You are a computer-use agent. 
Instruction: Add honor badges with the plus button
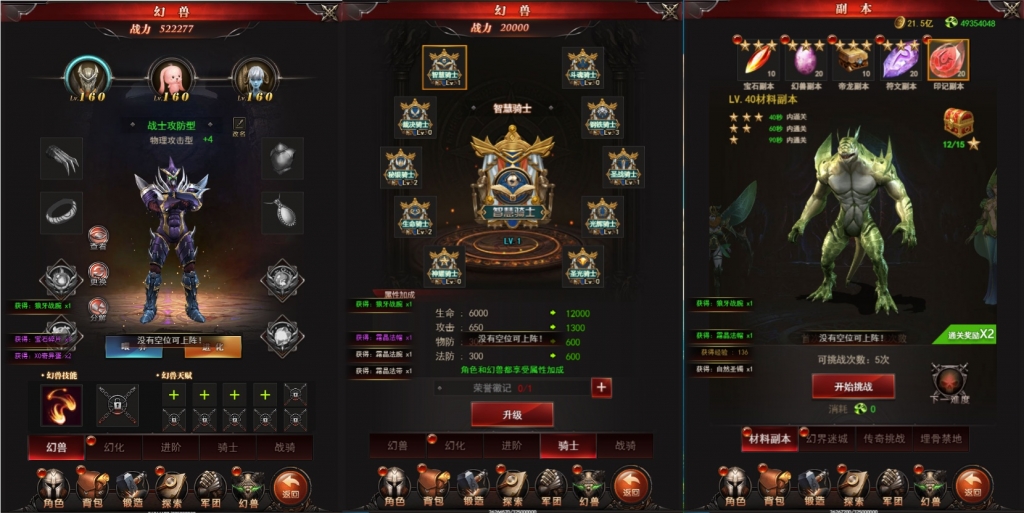[601, 387]
